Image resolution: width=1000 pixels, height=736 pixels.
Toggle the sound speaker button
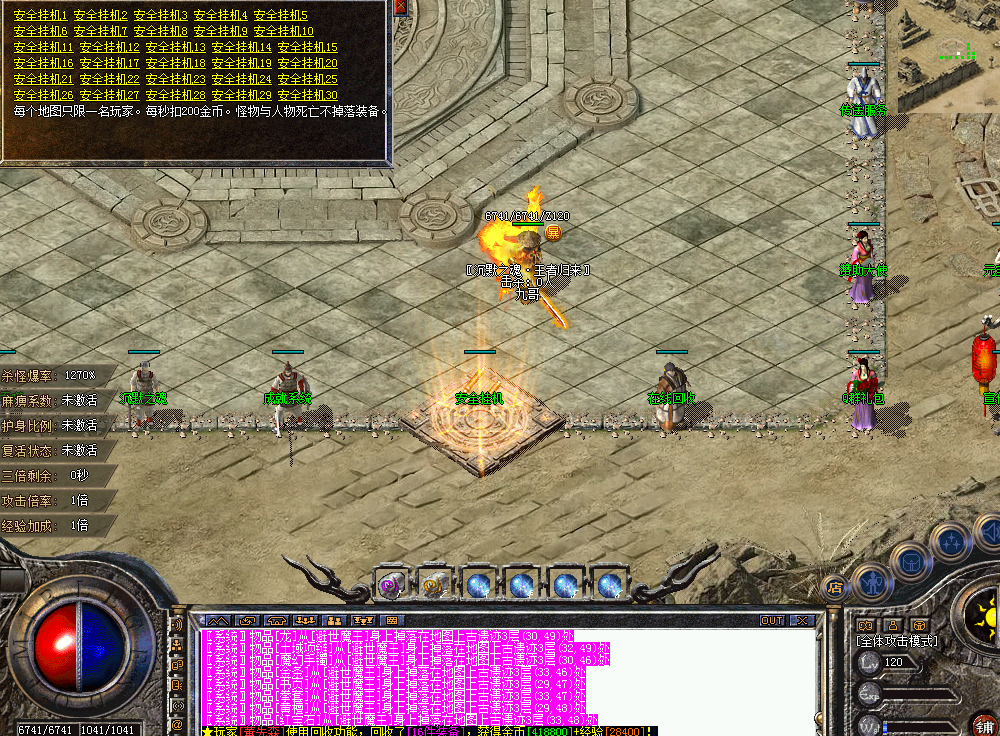click(178, 624)
